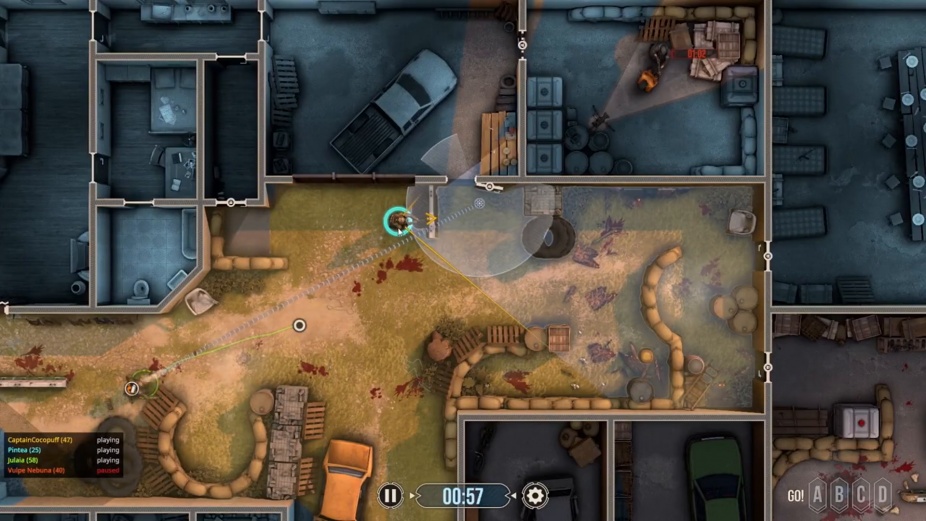
Task: Activate go-code B
Action: pos(840,494)
